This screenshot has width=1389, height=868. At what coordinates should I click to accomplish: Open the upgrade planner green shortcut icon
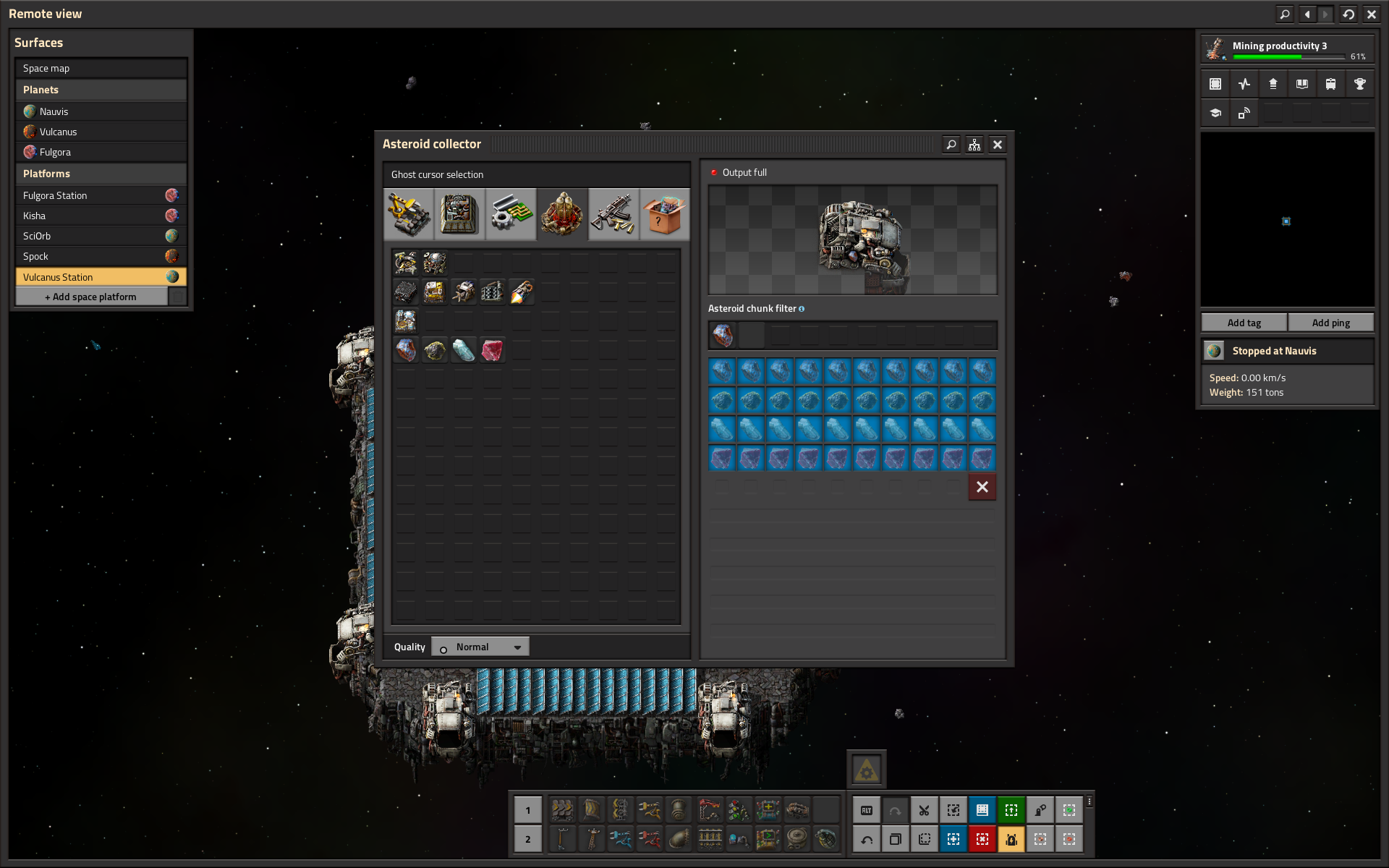[x=1011, y=810]
